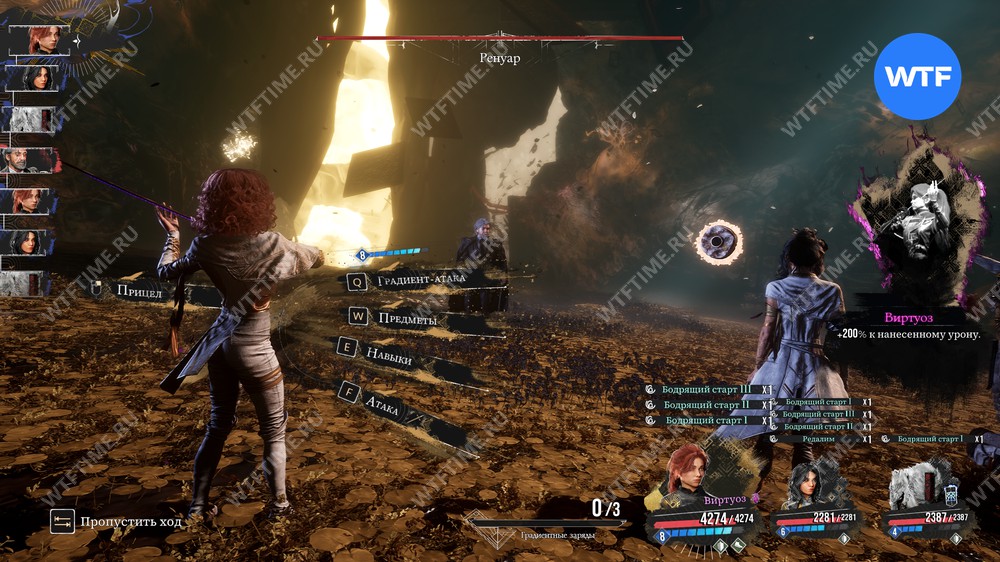1000x562 pixels.
Task: Click Пропустить ход to skip the turn
Action: pos(116,521)
